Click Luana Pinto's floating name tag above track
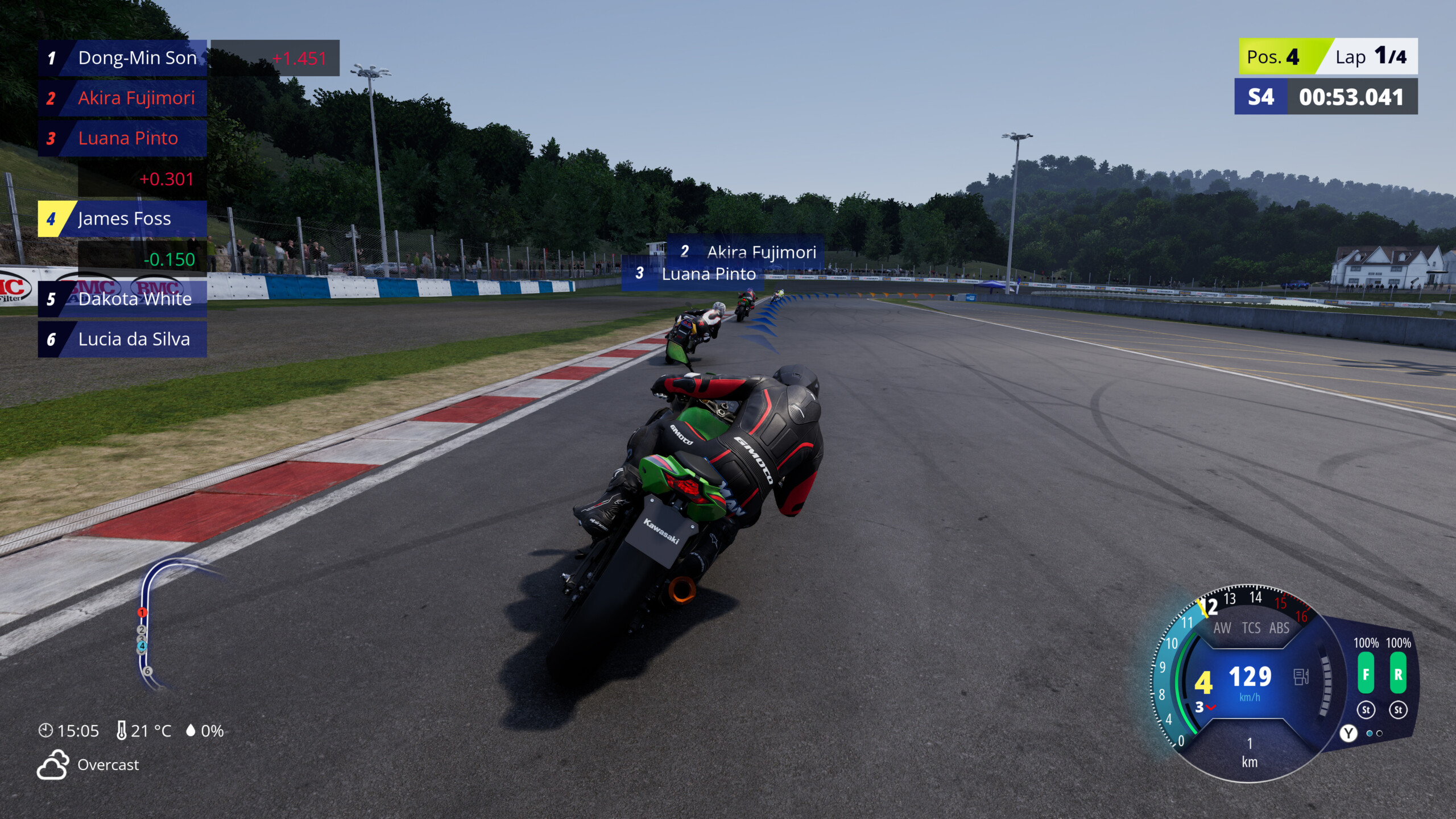 tap(697, 274)
